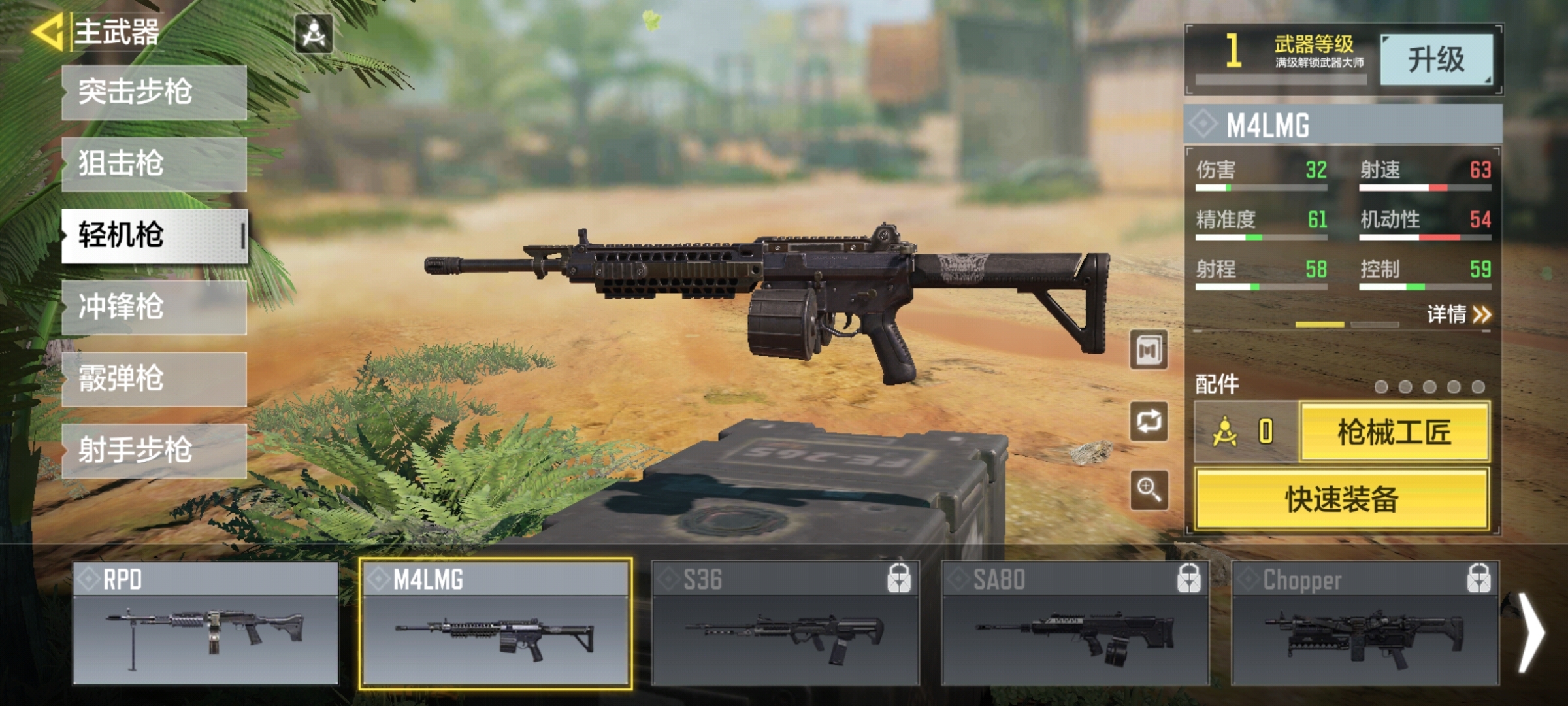Show more weapons with right arrow
Screen dimensions: 1568x706
point(1530,631)
